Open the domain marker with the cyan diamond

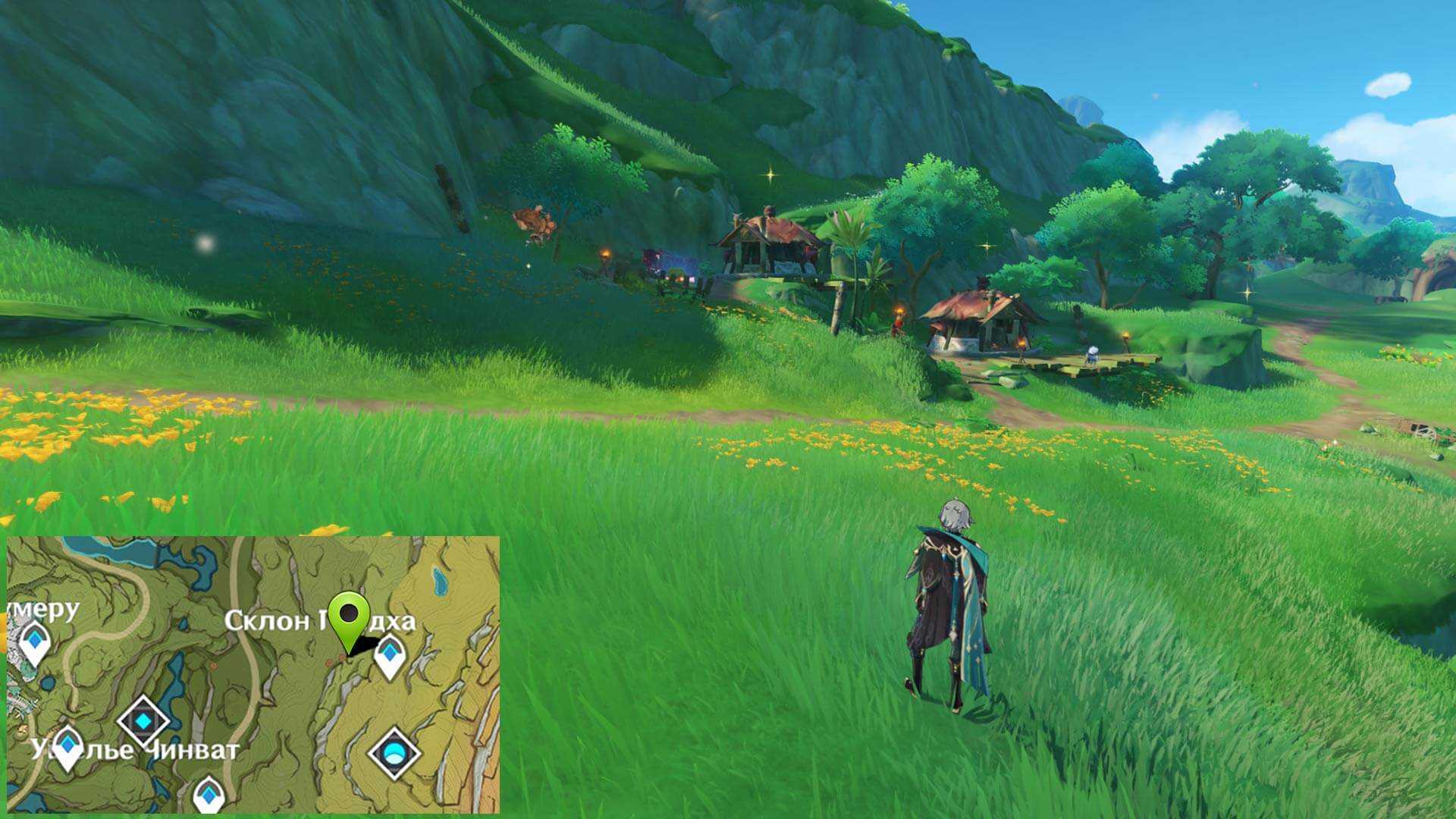click(x=143, y=721)
